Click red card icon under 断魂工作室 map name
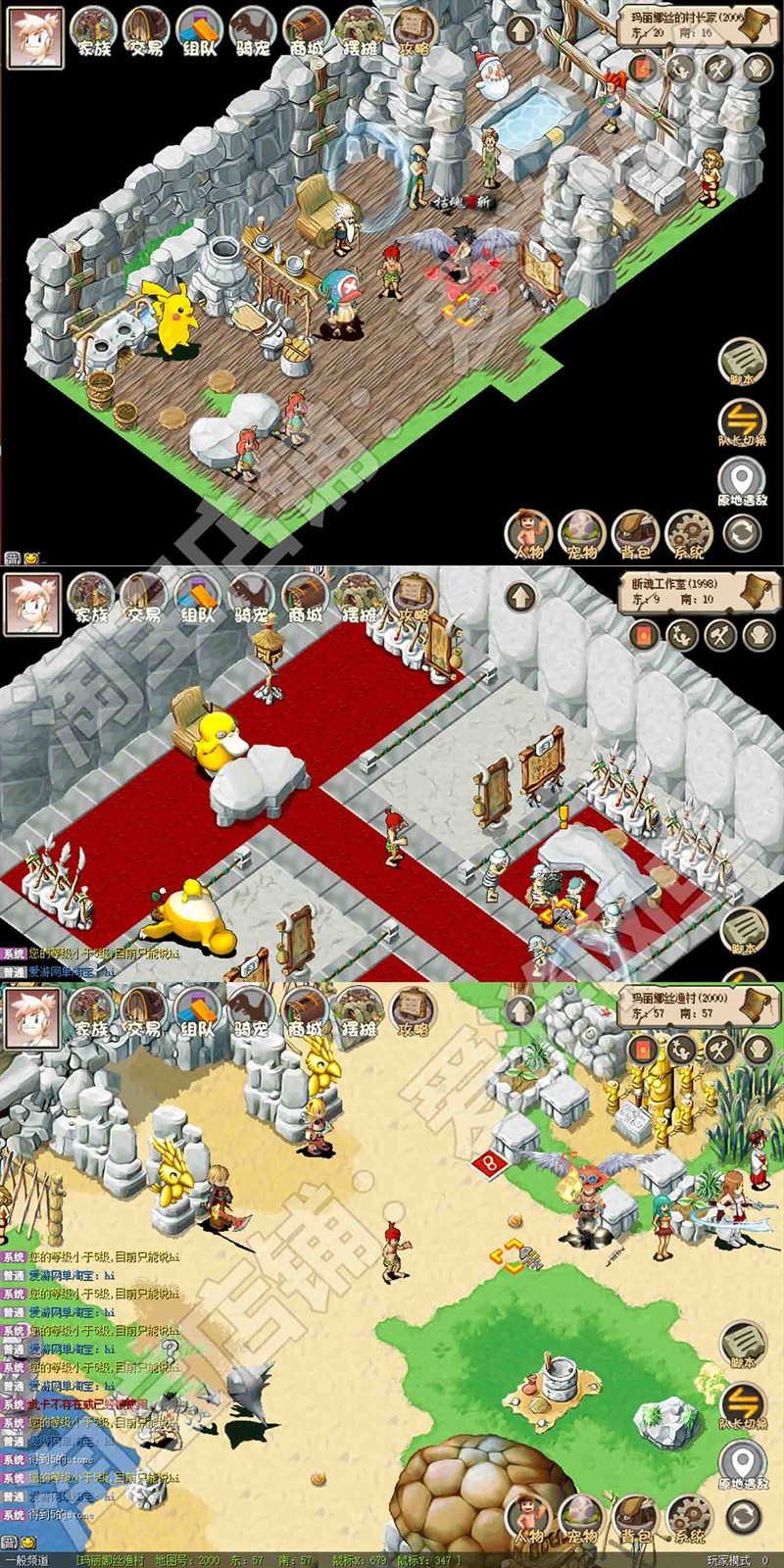The height and width of the screenshot is (1568, 784). click(642, 635)
